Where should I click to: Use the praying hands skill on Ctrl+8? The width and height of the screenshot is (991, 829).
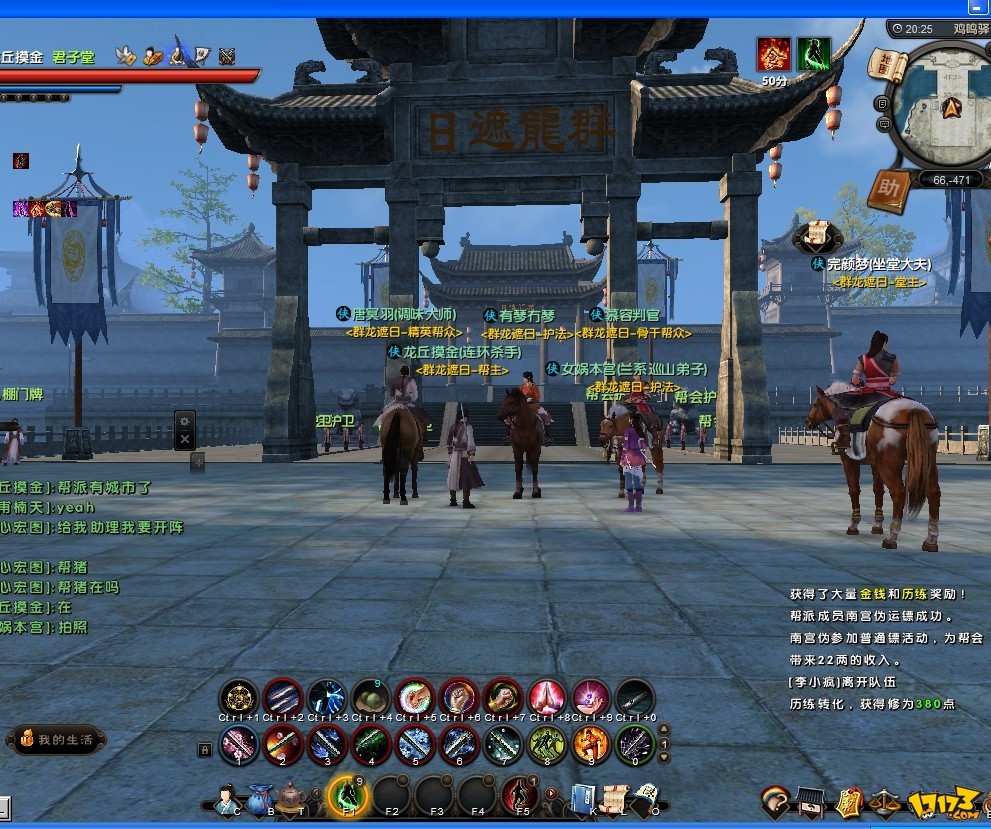pyautogui.click(x=547, y=697)
